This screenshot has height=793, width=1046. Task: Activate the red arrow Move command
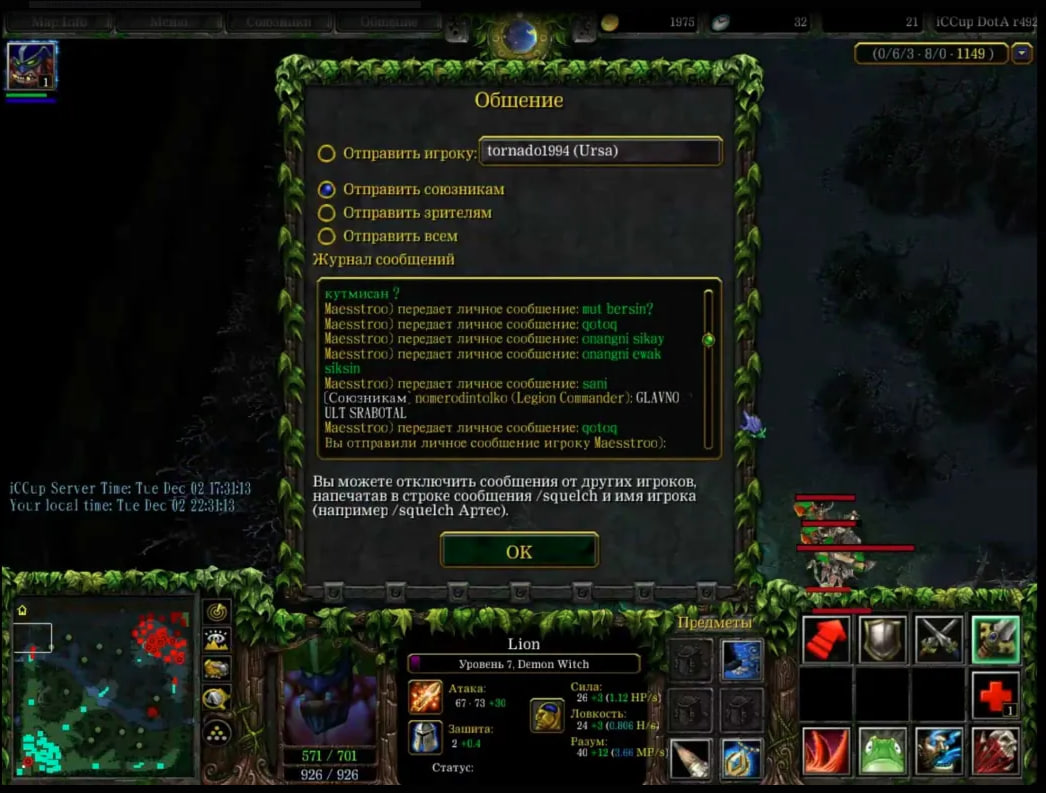827,640
